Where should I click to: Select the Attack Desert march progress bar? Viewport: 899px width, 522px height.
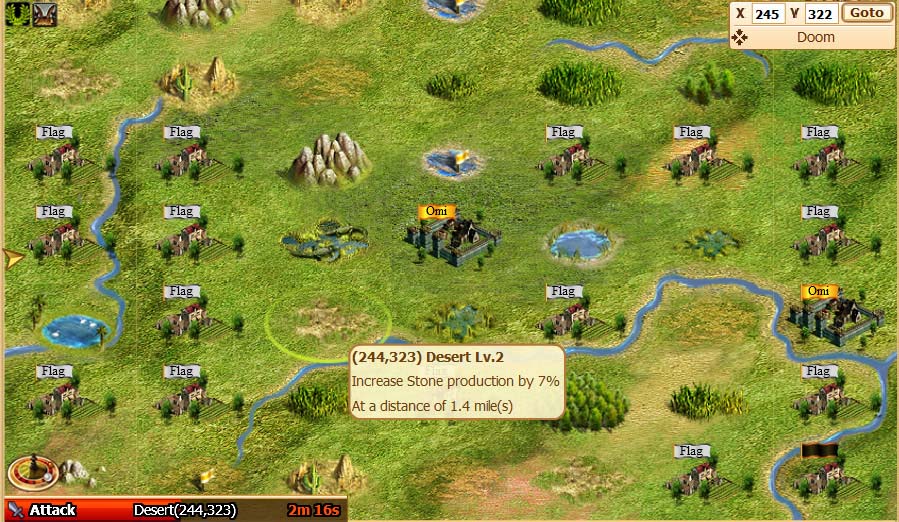click(175, 510)
